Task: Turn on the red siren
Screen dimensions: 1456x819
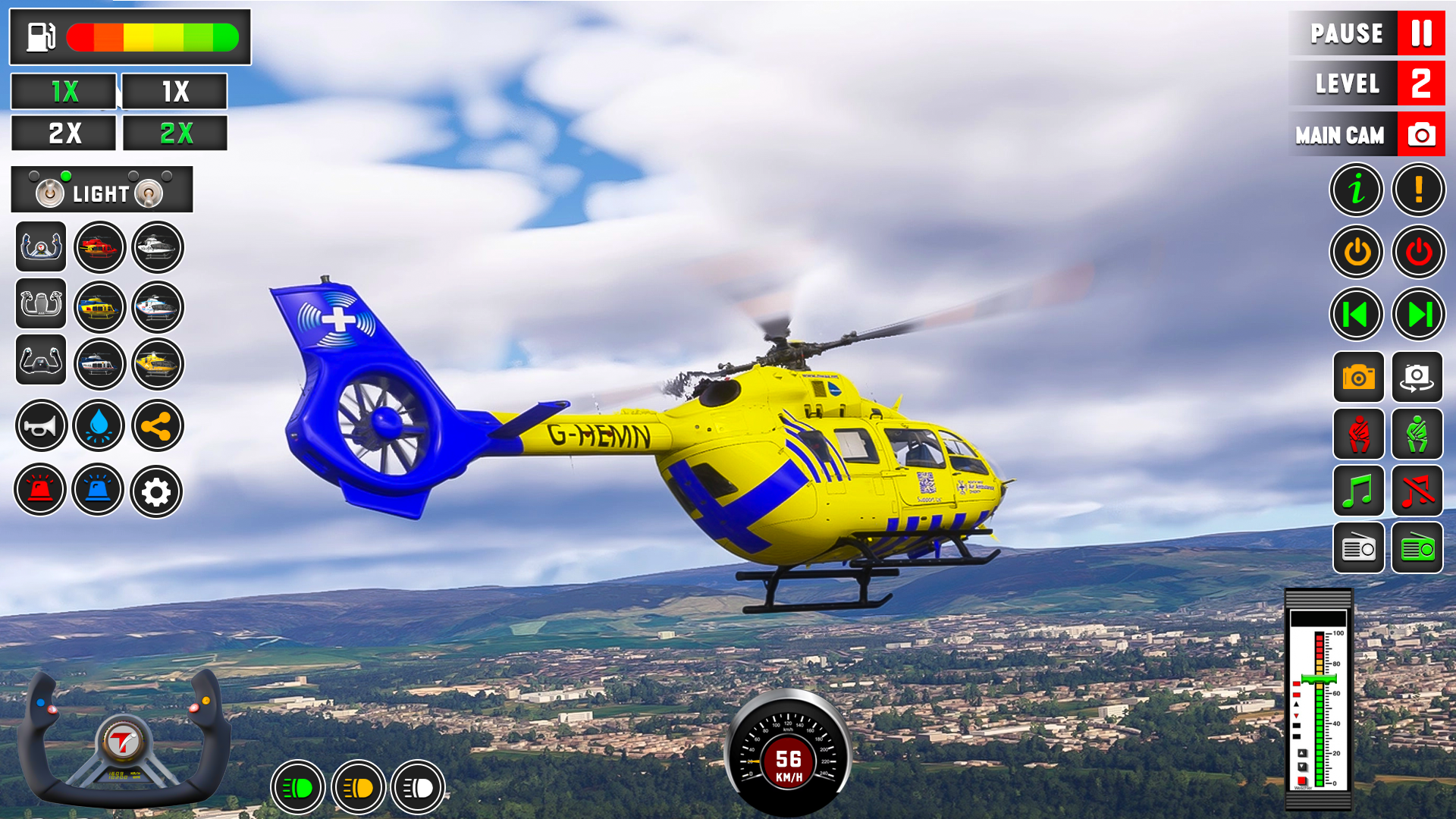Action: (40, 491)
